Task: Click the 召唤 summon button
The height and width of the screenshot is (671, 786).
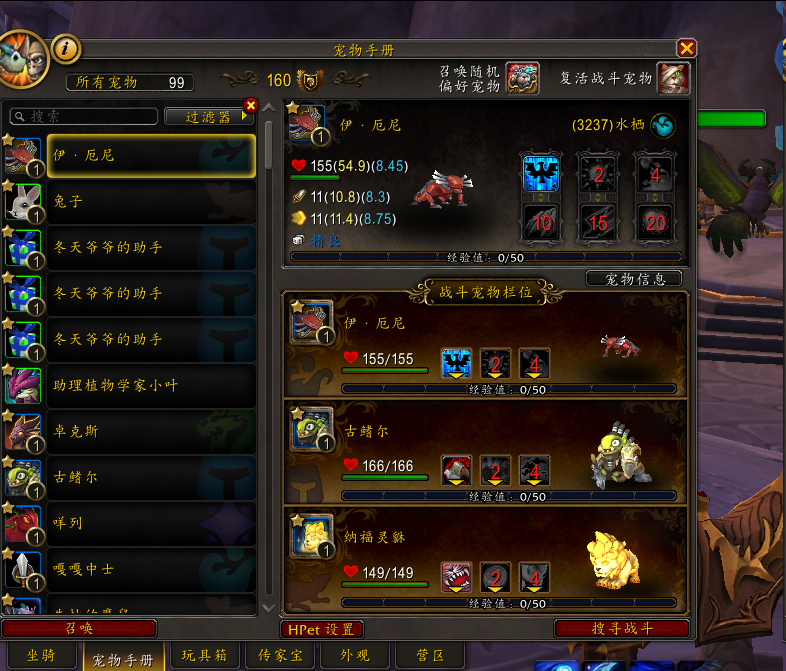Action: [x=79, y=628]
